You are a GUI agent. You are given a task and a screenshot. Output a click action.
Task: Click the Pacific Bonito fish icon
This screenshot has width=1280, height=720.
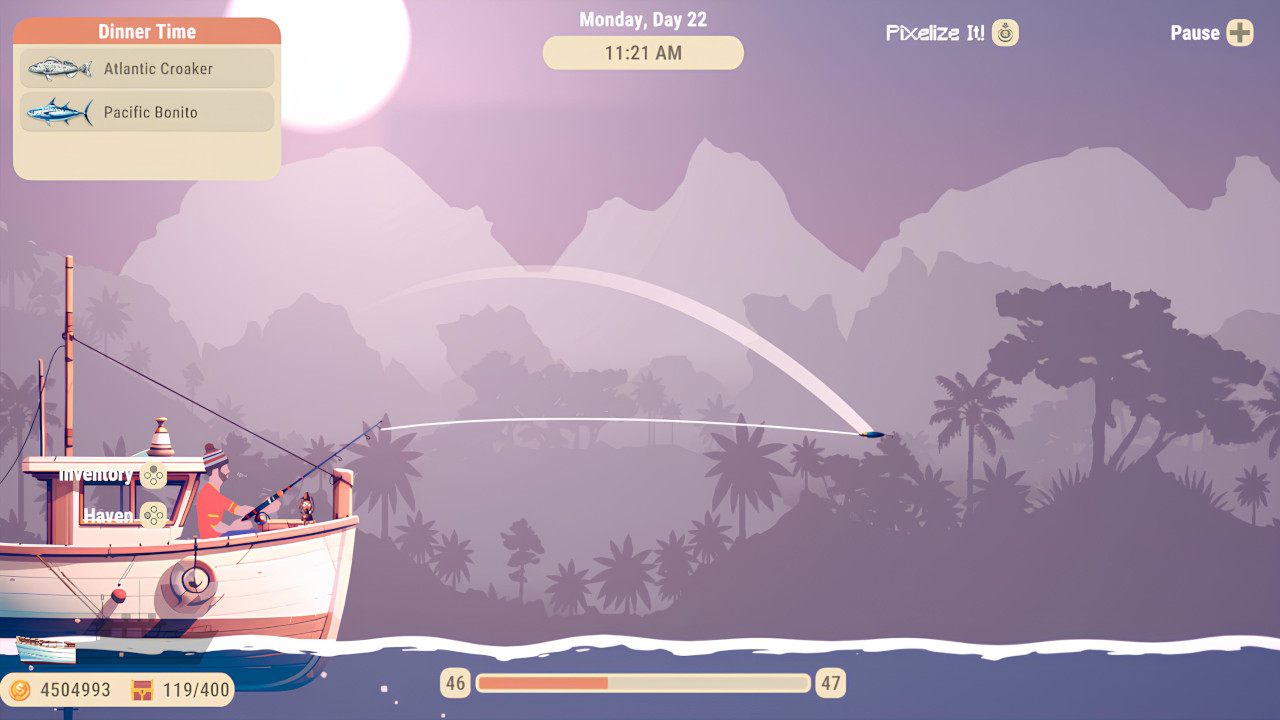[x=58, y=112]
